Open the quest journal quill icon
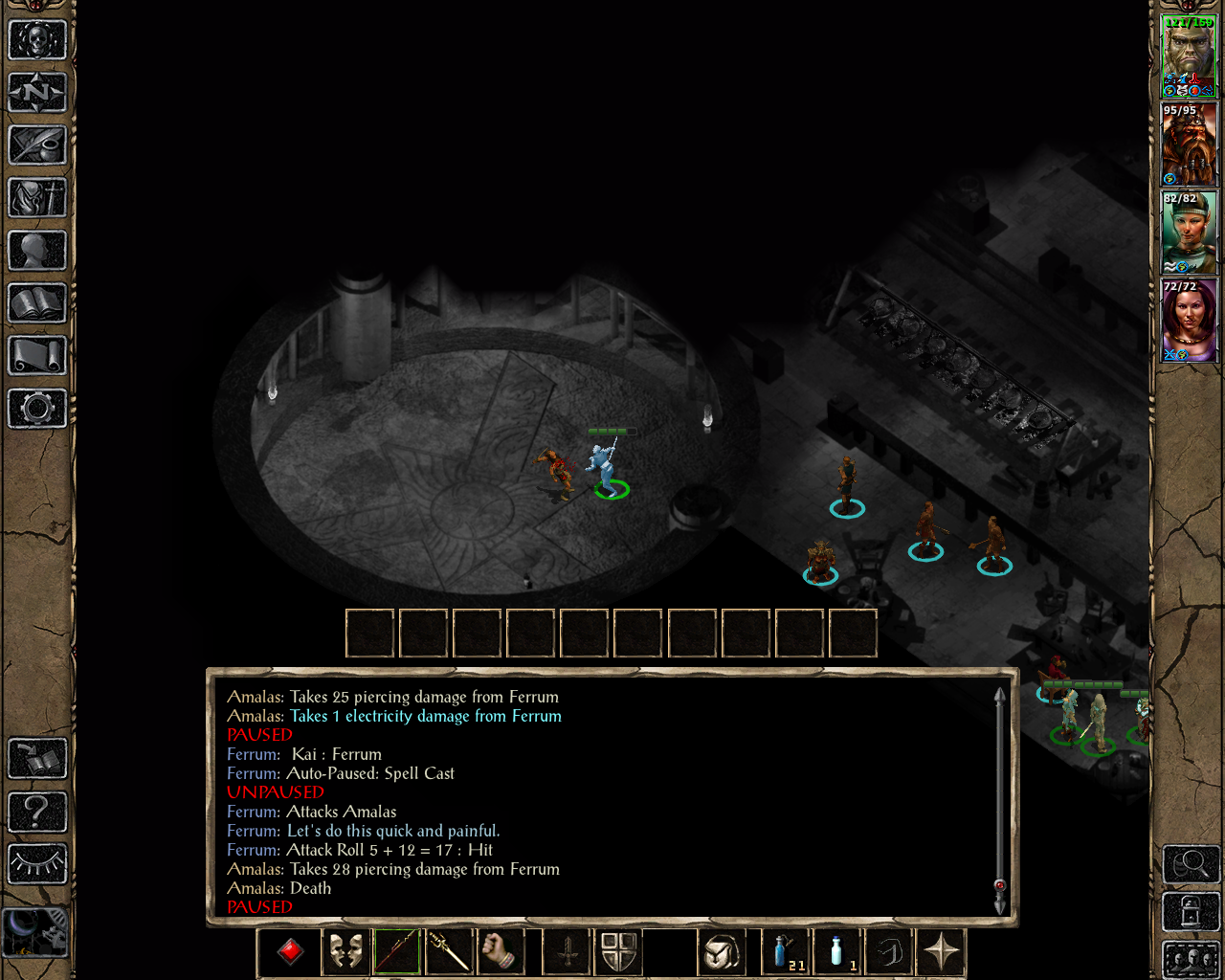Screen dimensions: 1225x980 (x=36, y=145)
